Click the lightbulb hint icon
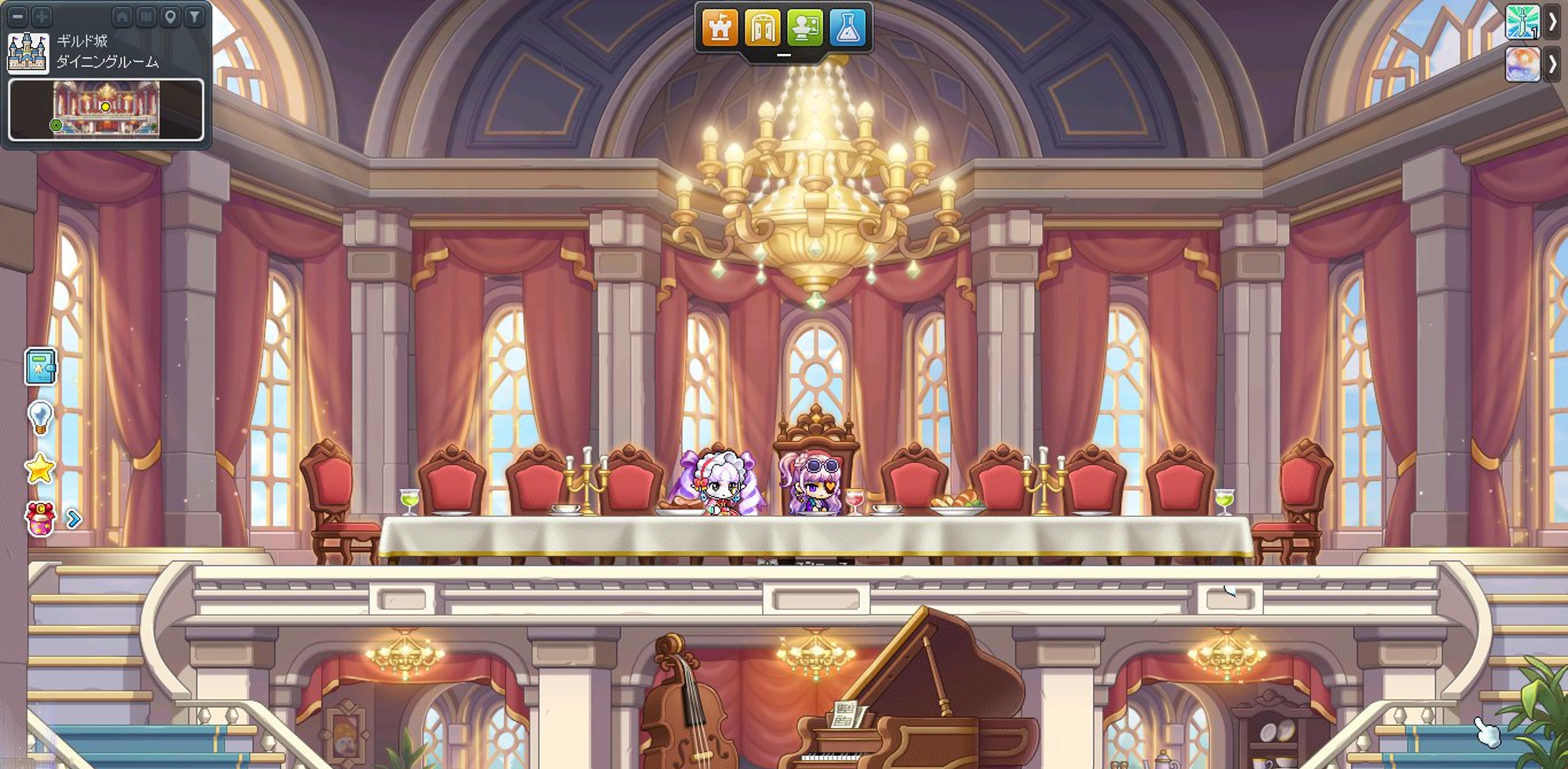Viewport: 1568px width, 769px height. pyautogui.click(x=40, y=417)
